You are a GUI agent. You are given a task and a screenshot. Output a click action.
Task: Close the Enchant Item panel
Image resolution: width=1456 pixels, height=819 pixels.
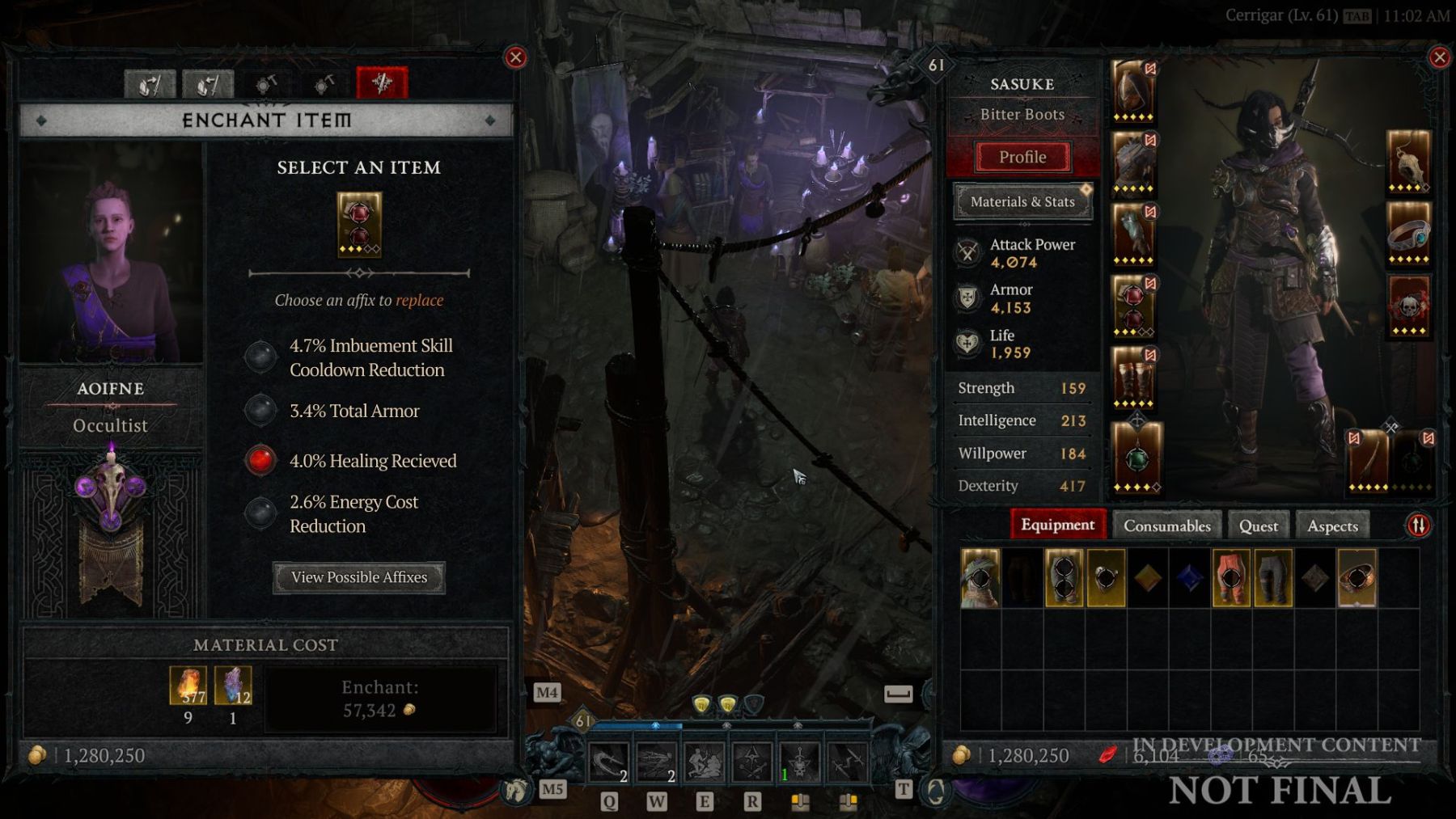coord(515,57)
